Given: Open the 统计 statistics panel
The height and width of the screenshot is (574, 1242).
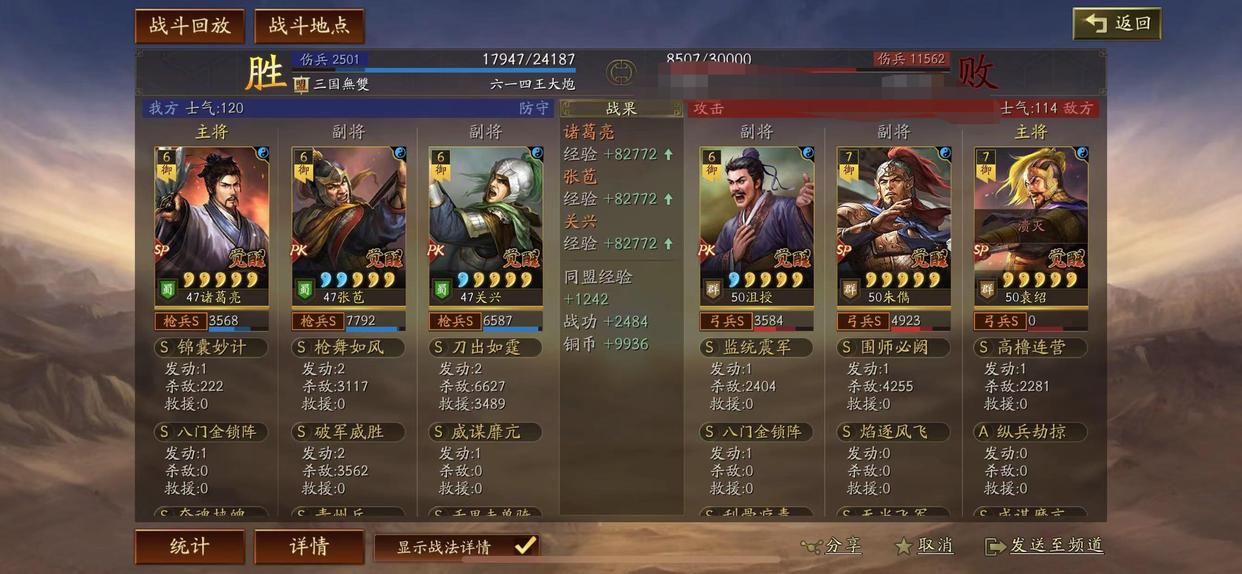Looking at the screenshot, I should coord(189,547).
